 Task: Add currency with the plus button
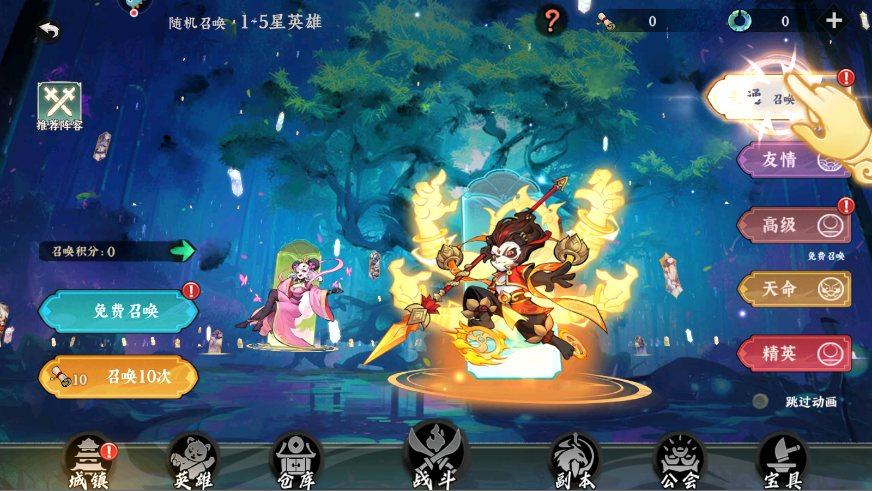(x=833, y=20)
